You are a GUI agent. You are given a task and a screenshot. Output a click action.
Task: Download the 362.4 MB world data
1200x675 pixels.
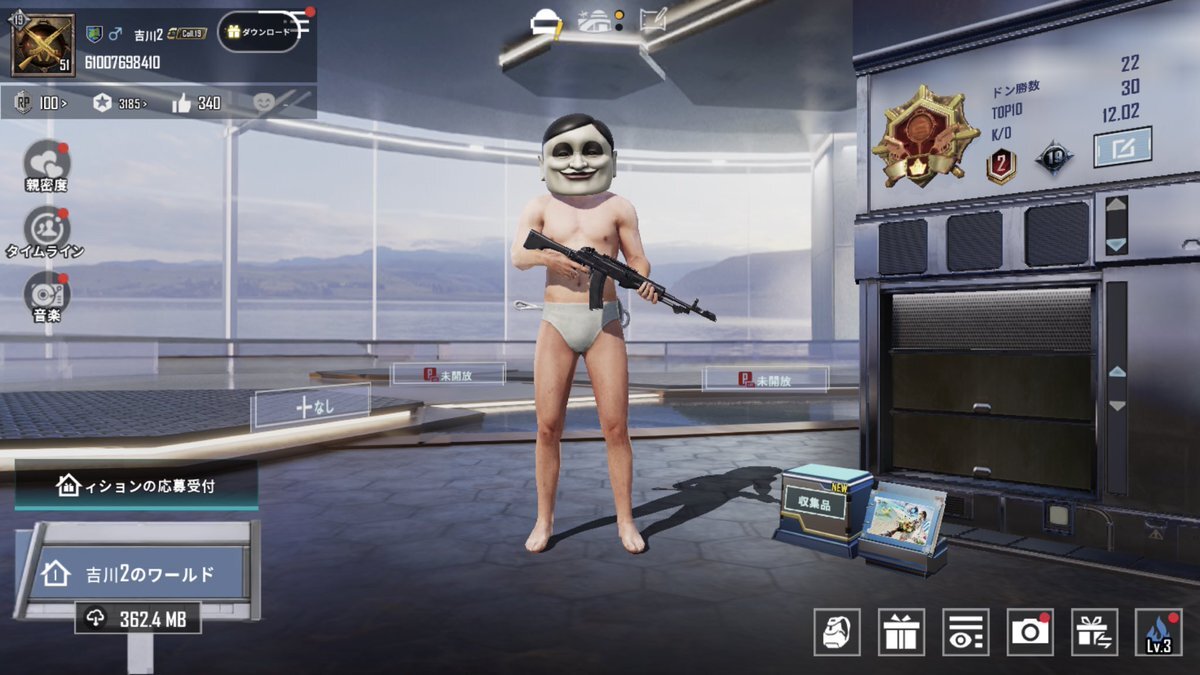click(x=138, y=619)
